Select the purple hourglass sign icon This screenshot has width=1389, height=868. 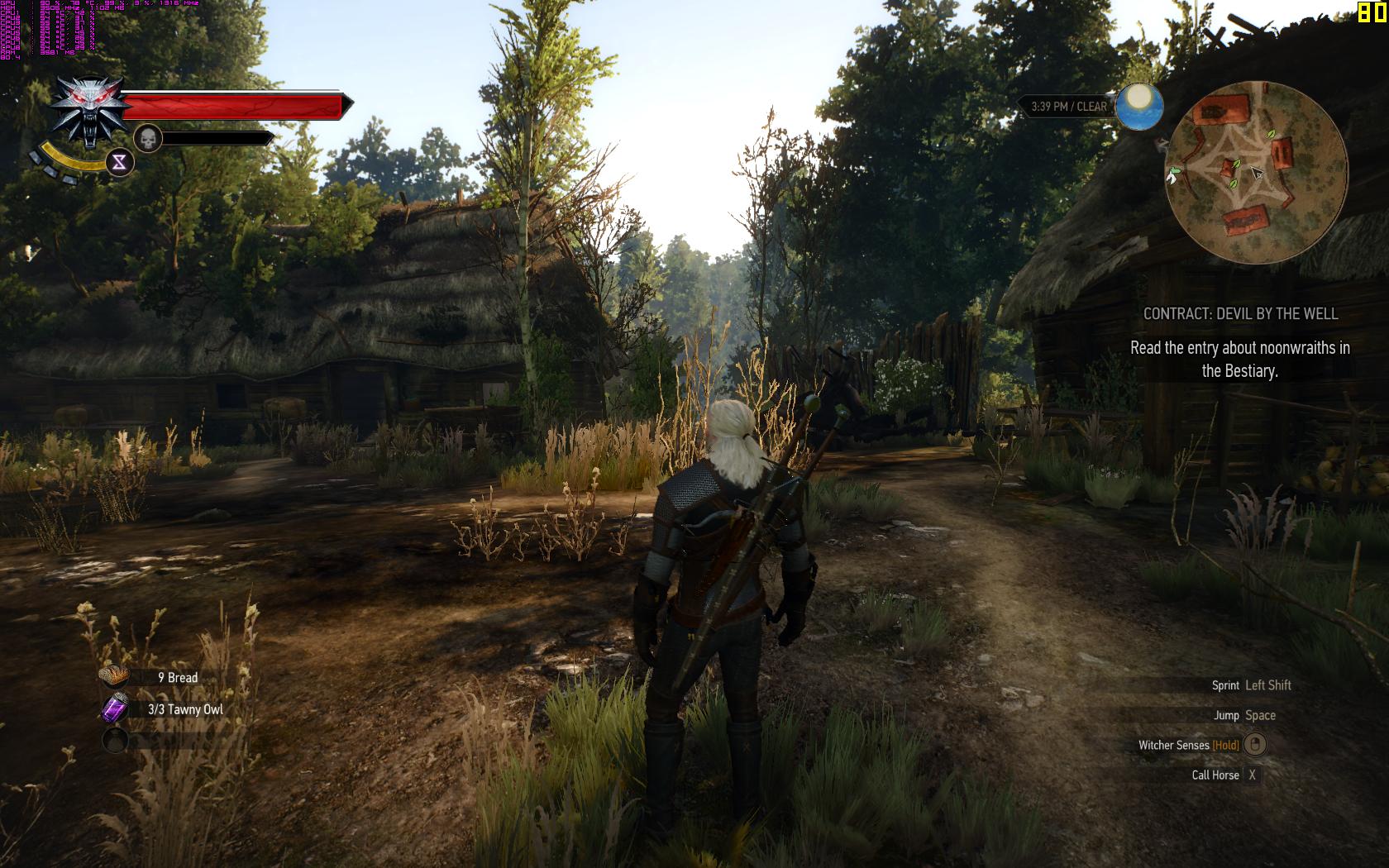[x=120, y=162]
